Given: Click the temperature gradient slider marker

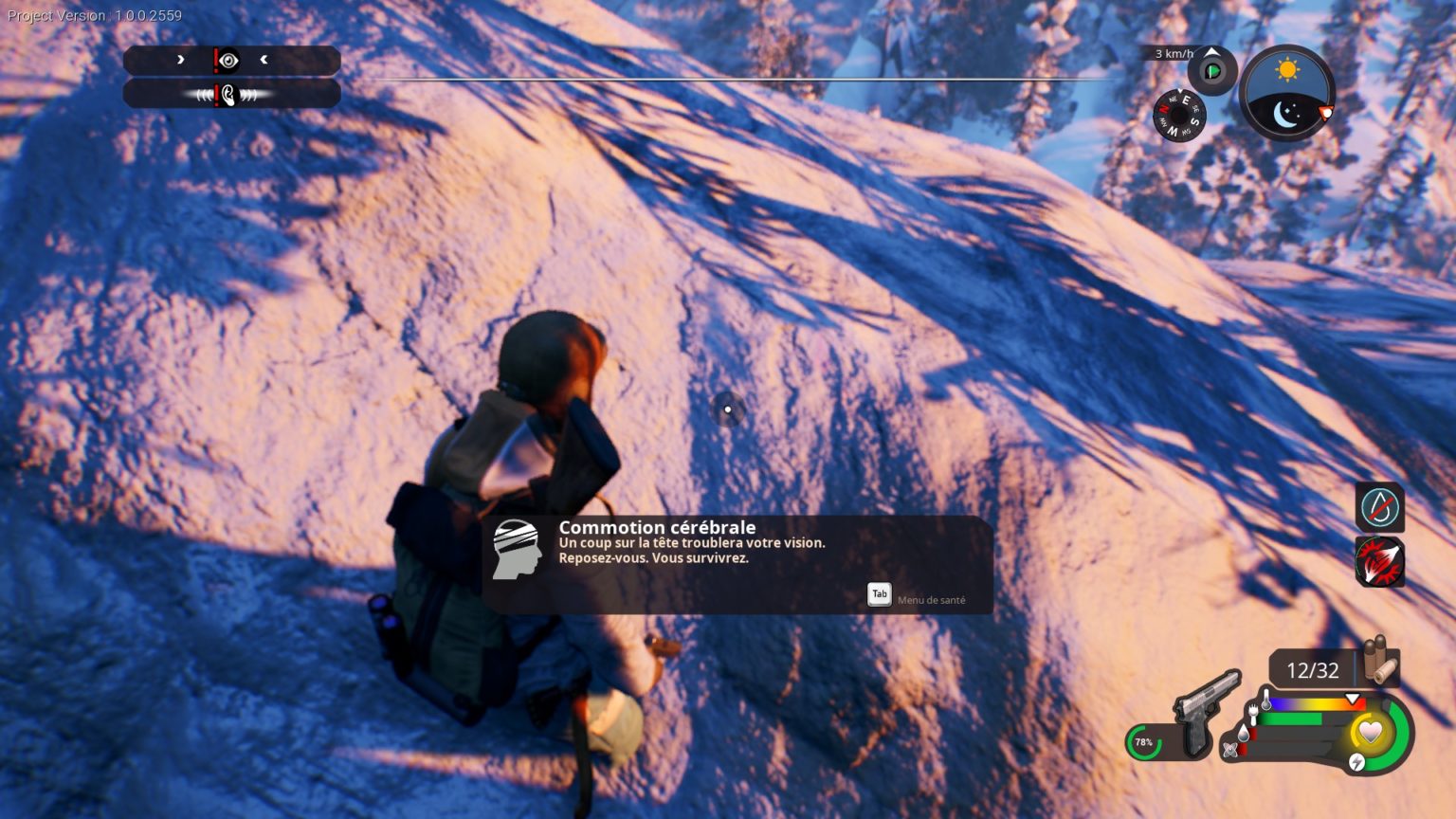Looking at the screenshot, I should 1351,700.
